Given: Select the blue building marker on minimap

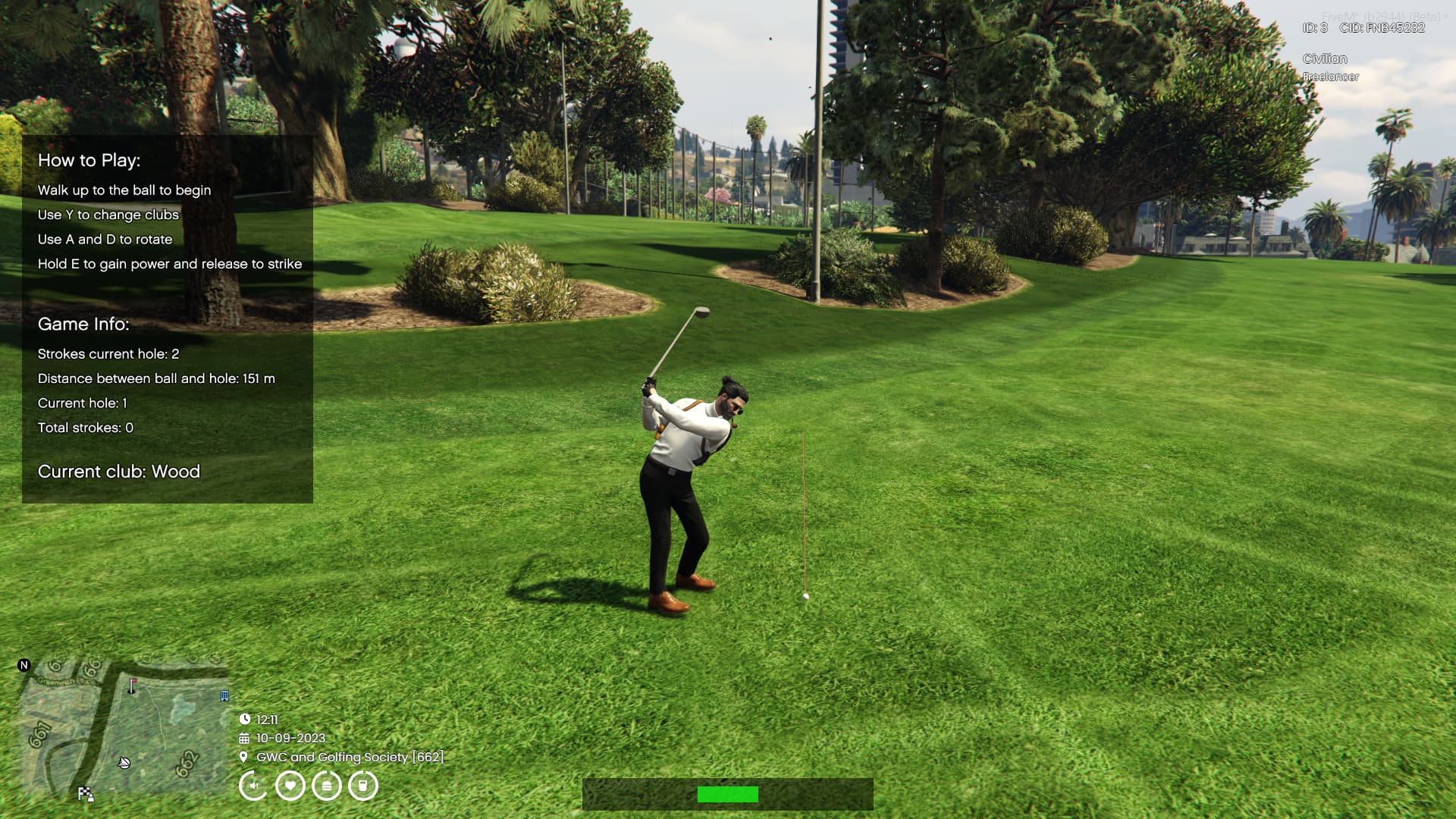Looking at the screenshot, I should coord(224,695).
